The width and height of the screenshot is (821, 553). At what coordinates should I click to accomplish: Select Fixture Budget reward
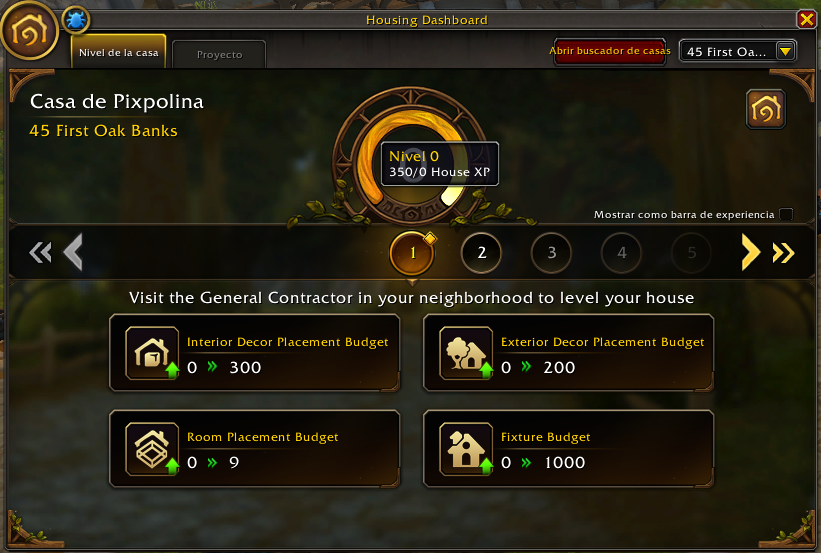568,448
